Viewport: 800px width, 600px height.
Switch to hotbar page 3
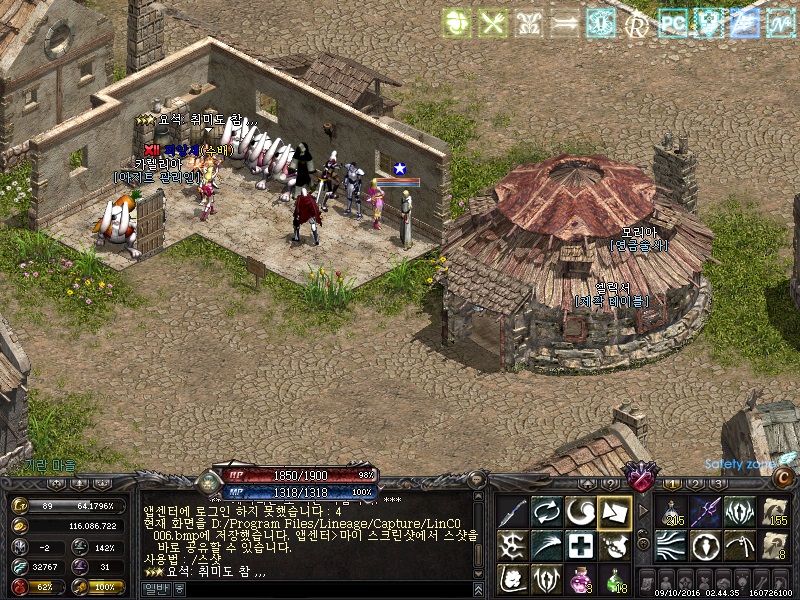tap(717, 483)
